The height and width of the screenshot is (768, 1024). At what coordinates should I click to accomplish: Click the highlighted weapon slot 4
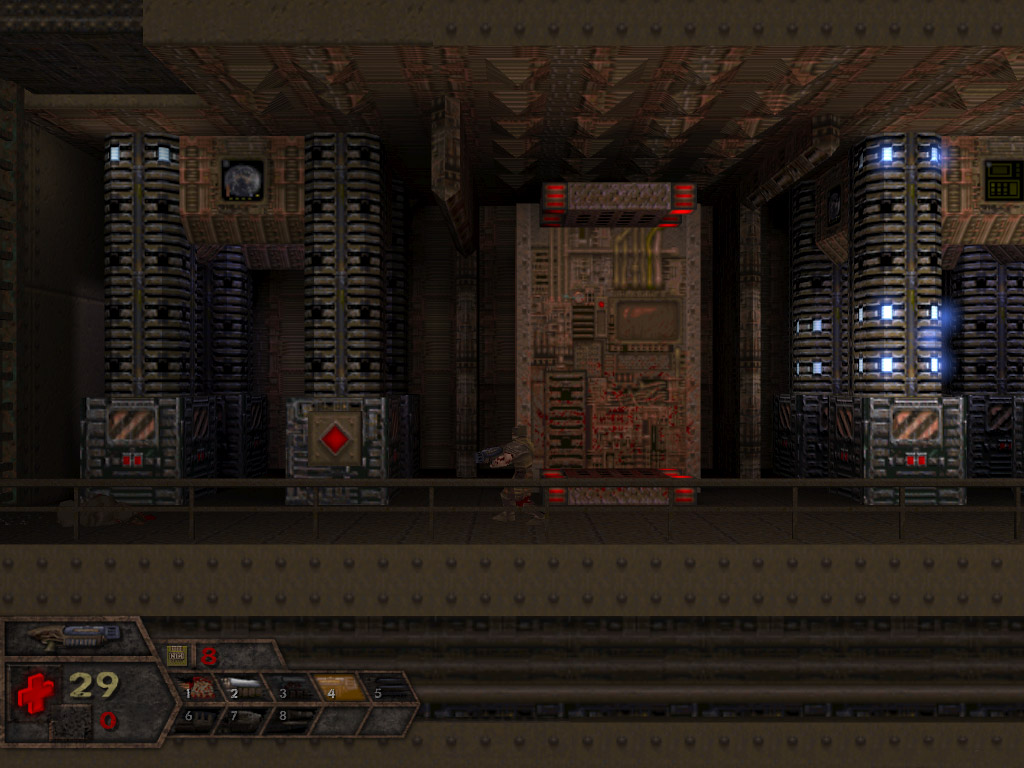(339, 688)
